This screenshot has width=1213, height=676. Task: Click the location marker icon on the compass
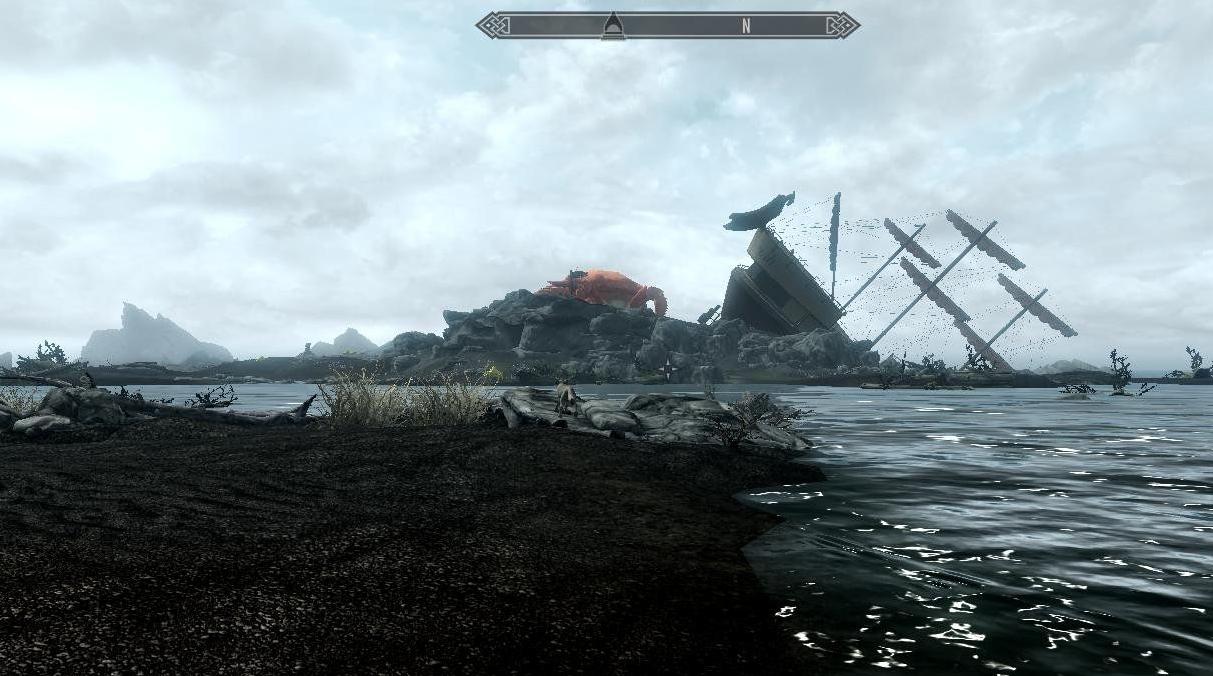613,27
